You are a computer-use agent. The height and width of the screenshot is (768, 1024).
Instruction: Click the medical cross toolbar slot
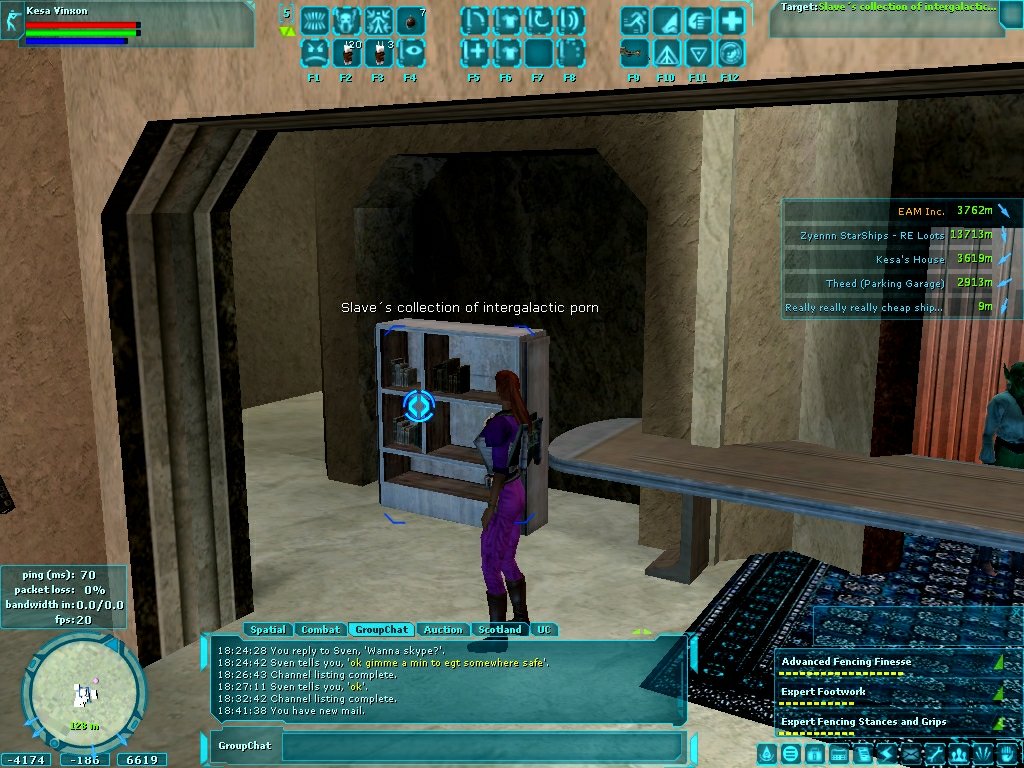[731, 20]
